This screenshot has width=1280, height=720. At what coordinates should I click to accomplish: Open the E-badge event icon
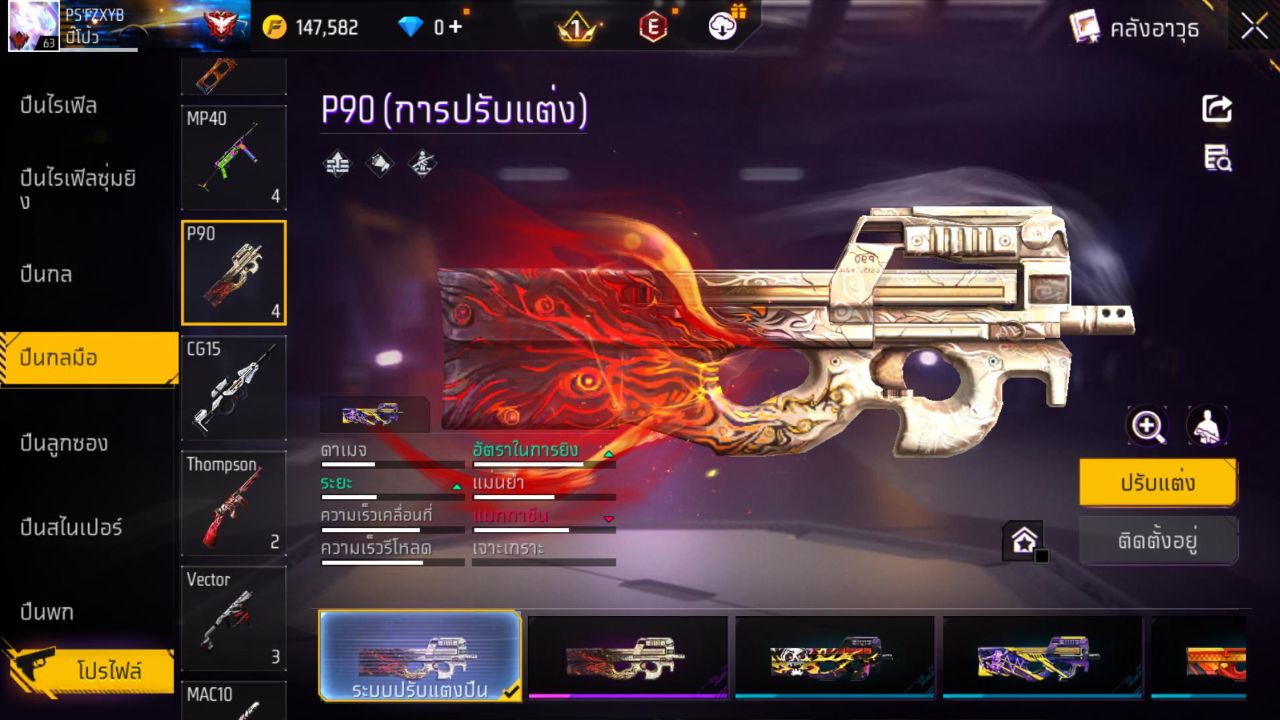(x=655, y=27)
